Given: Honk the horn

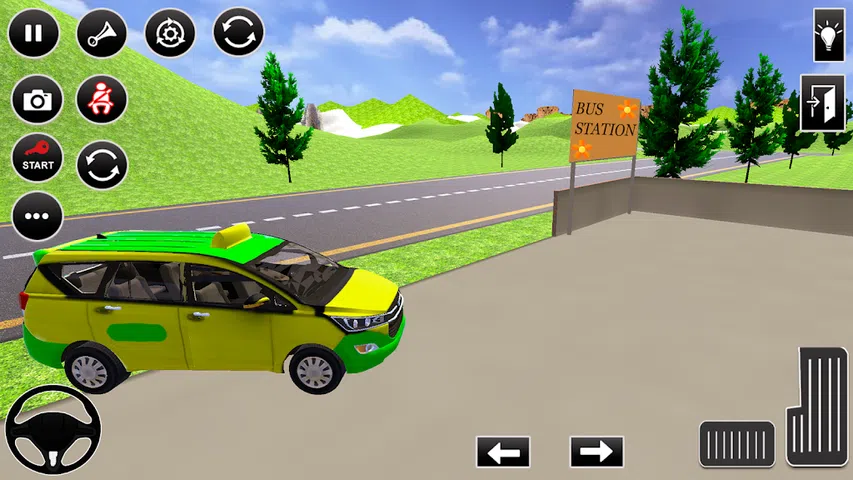Looking at the screenshot, I should click(102, 33).
